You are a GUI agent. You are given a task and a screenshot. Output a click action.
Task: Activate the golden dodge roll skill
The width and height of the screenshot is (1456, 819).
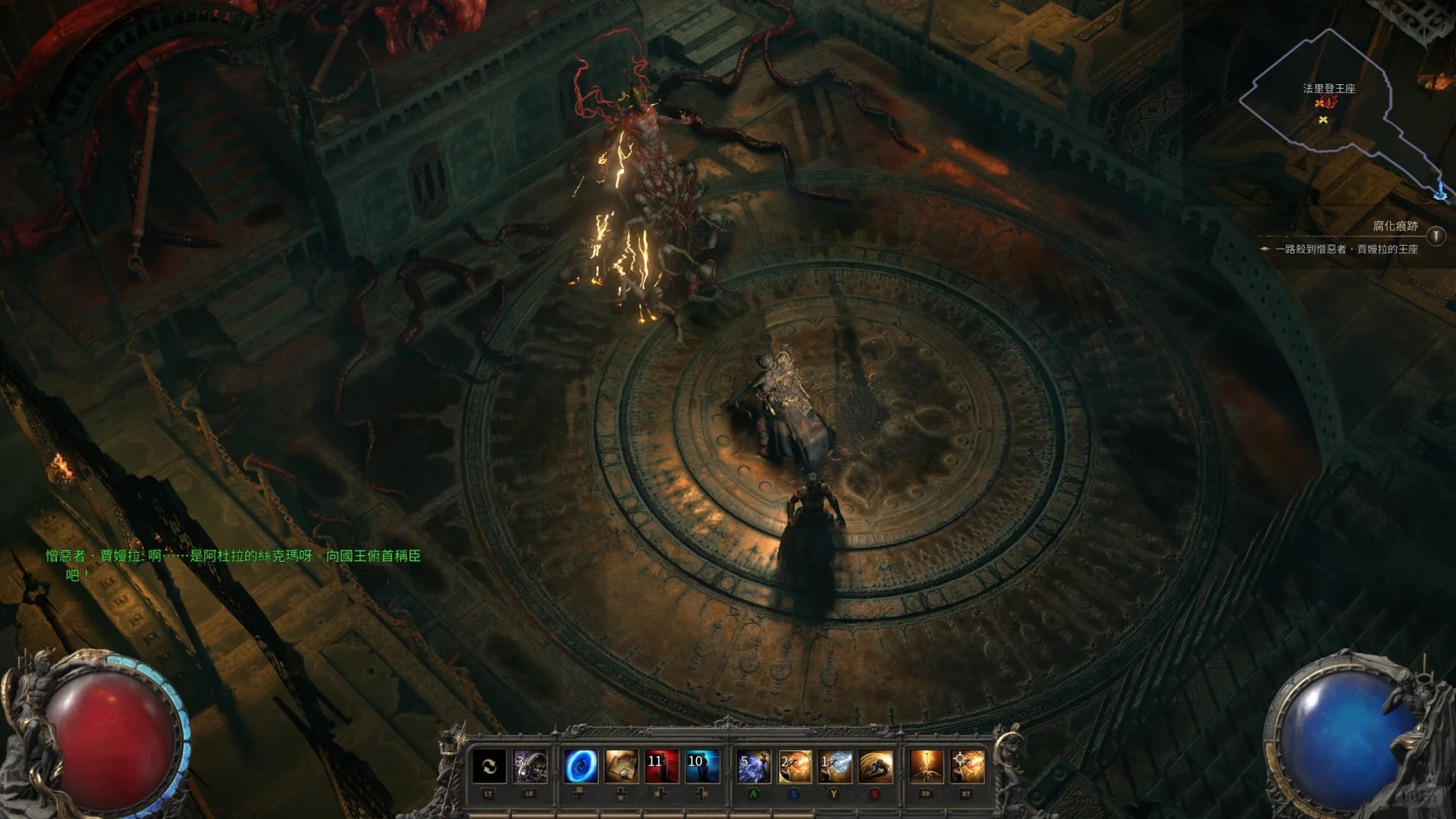[875, 767]
